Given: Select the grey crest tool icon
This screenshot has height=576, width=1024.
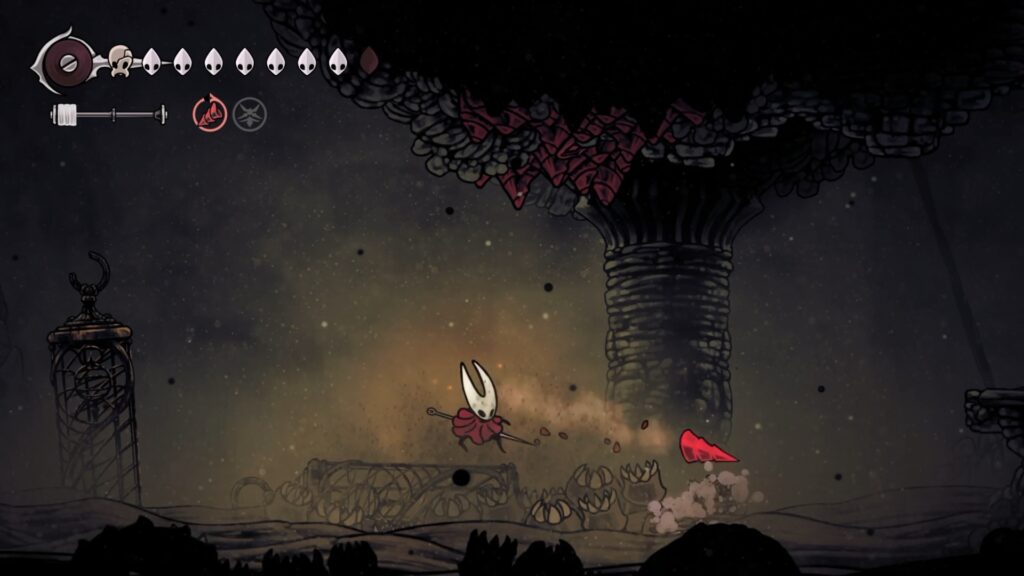Looking at the screenshot, I should tap(250, 114).
